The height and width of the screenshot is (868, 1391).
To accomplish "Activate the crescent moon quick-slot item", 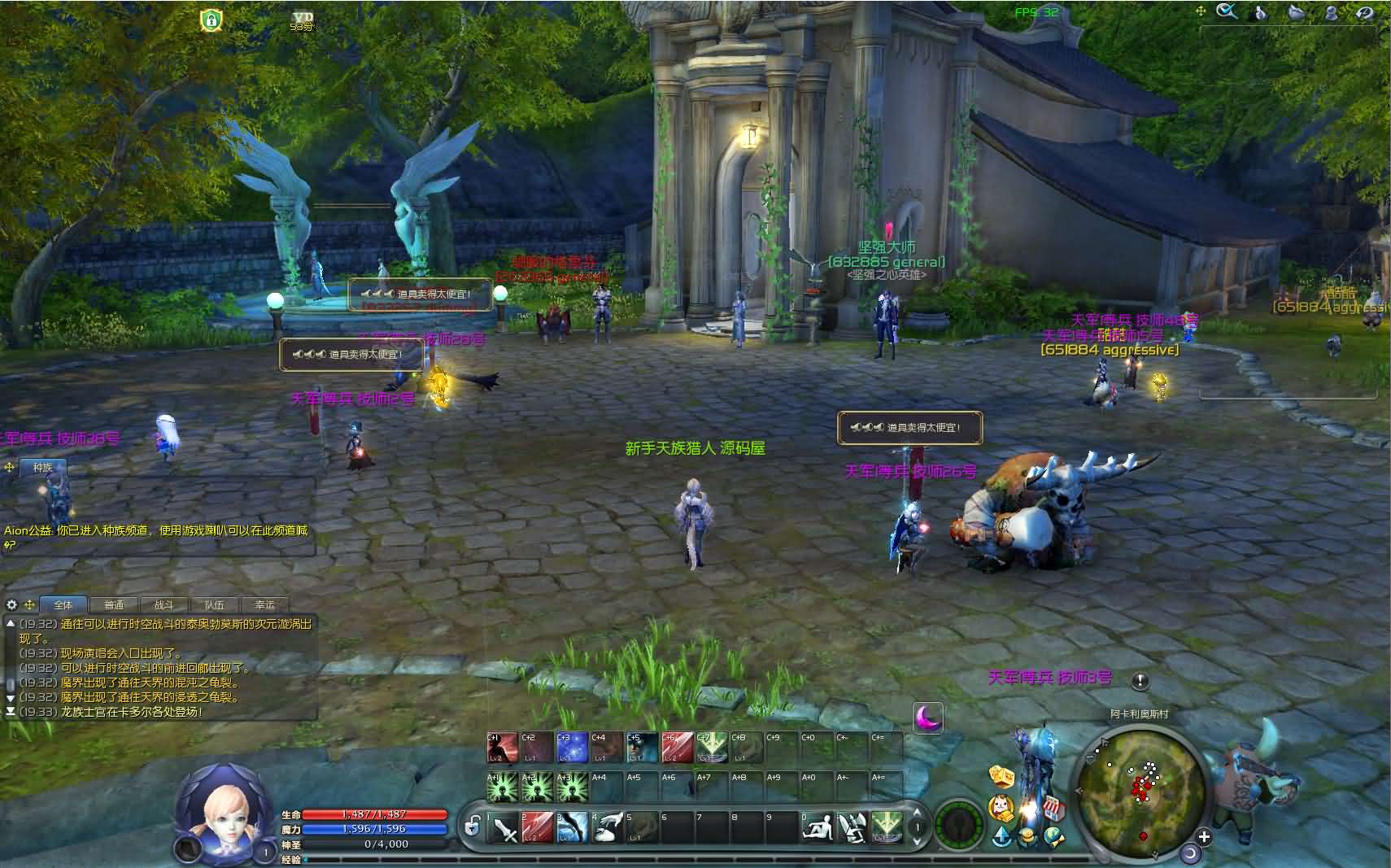I will click(927, 718).
